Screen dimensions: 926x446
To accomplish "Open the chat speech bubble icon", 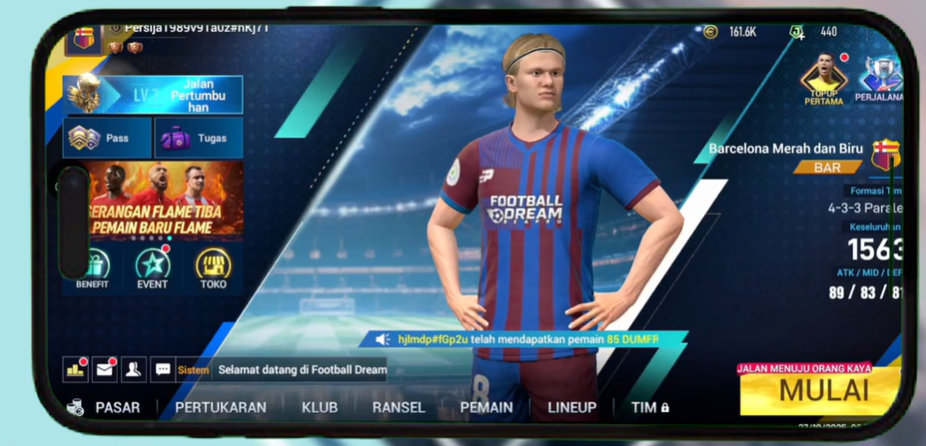I will click(163, 369).
